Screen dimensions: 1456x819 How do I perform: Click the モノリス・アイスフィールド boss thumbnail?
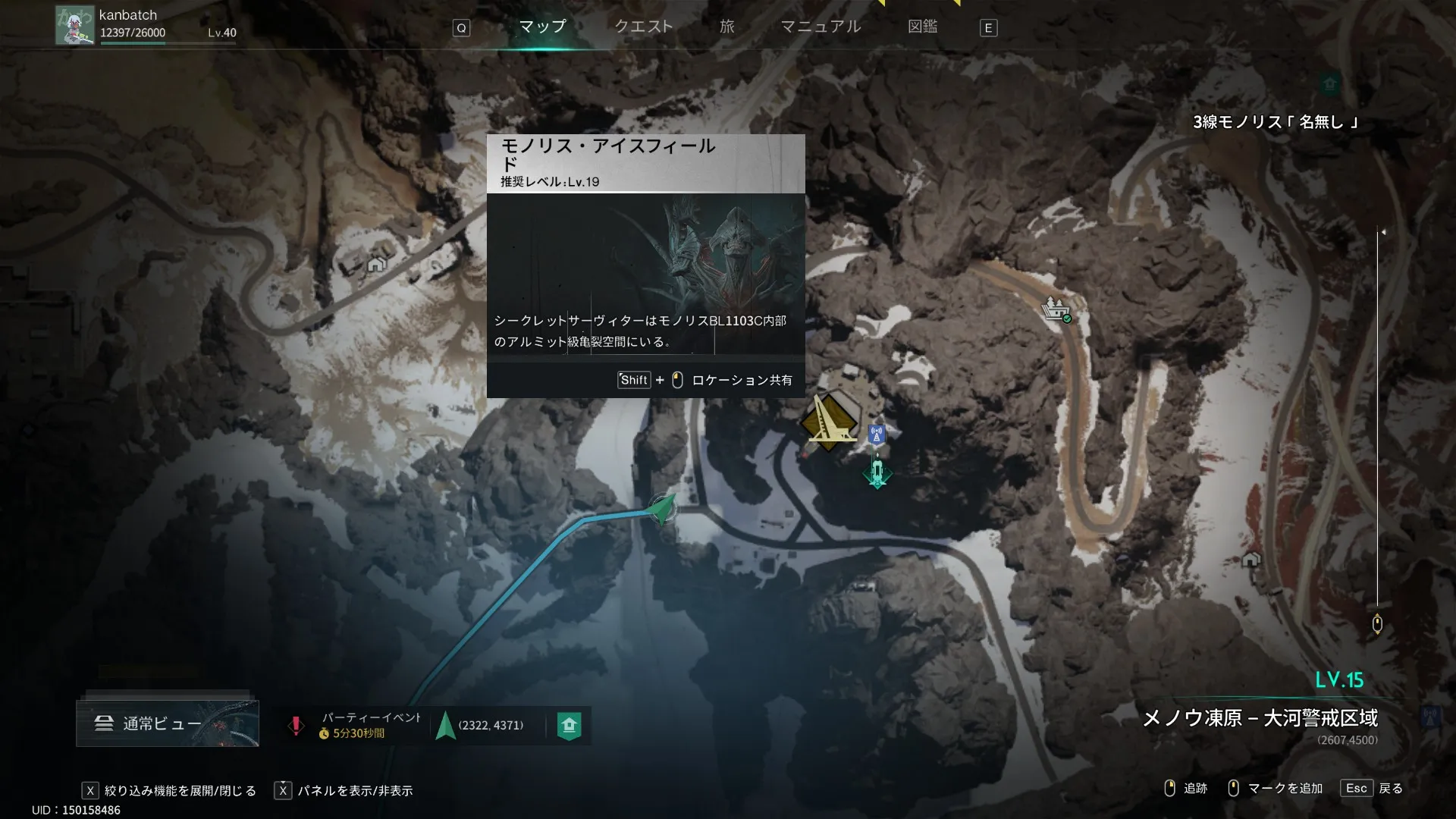tap(645, 273)
